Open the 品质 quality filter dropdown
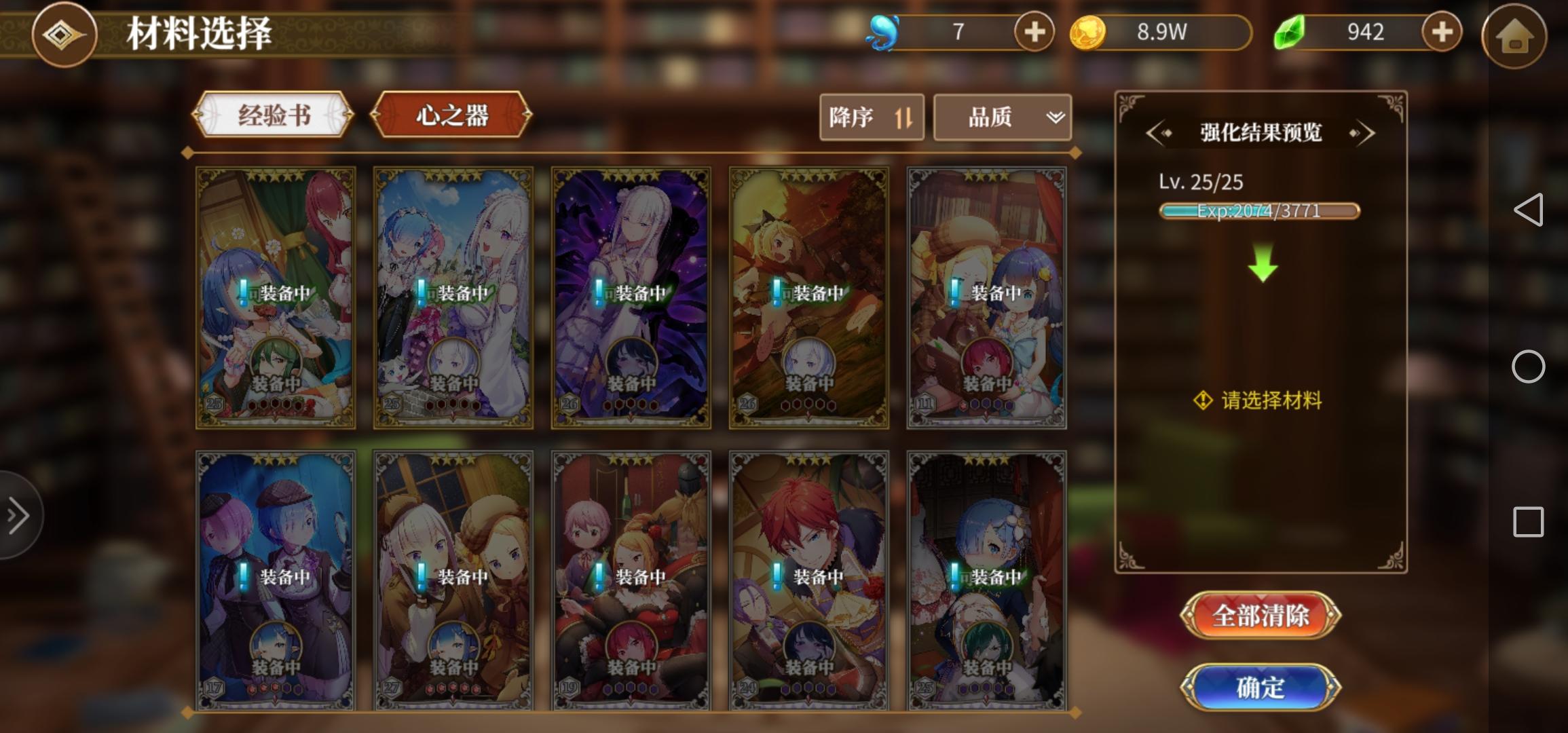This screenshot has height=733, width=1568. [1003, 117]
